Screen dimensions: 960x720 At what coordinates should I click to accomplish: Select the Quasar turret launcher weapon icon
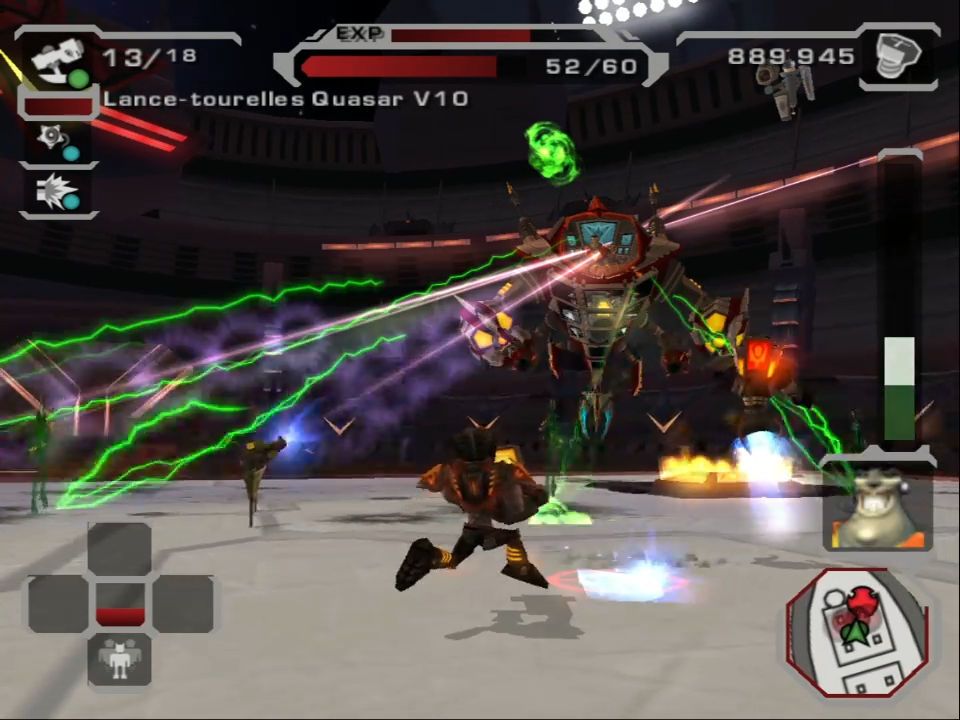58,61
